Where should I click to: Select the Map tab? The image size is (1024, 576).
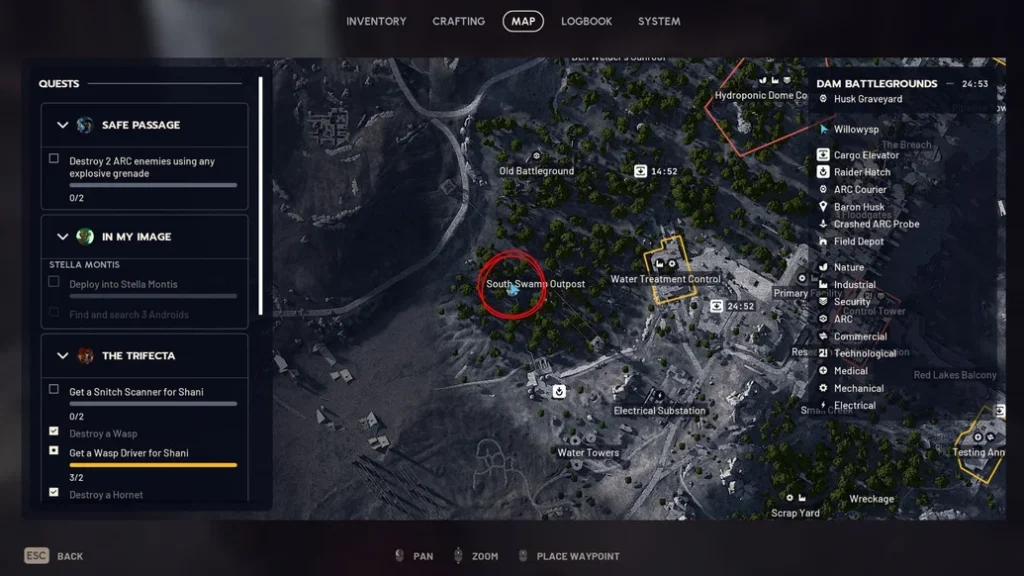523,21
